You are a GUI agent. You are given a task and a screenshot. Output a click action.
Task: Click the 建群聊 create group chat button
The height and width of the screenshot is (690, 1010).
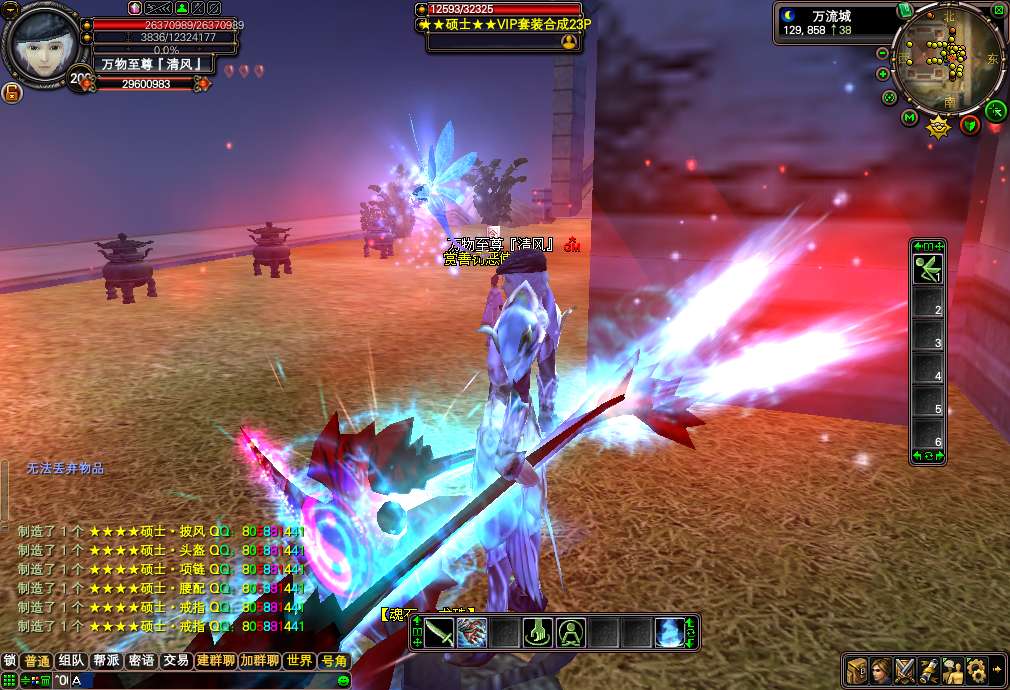coord(215,661)
